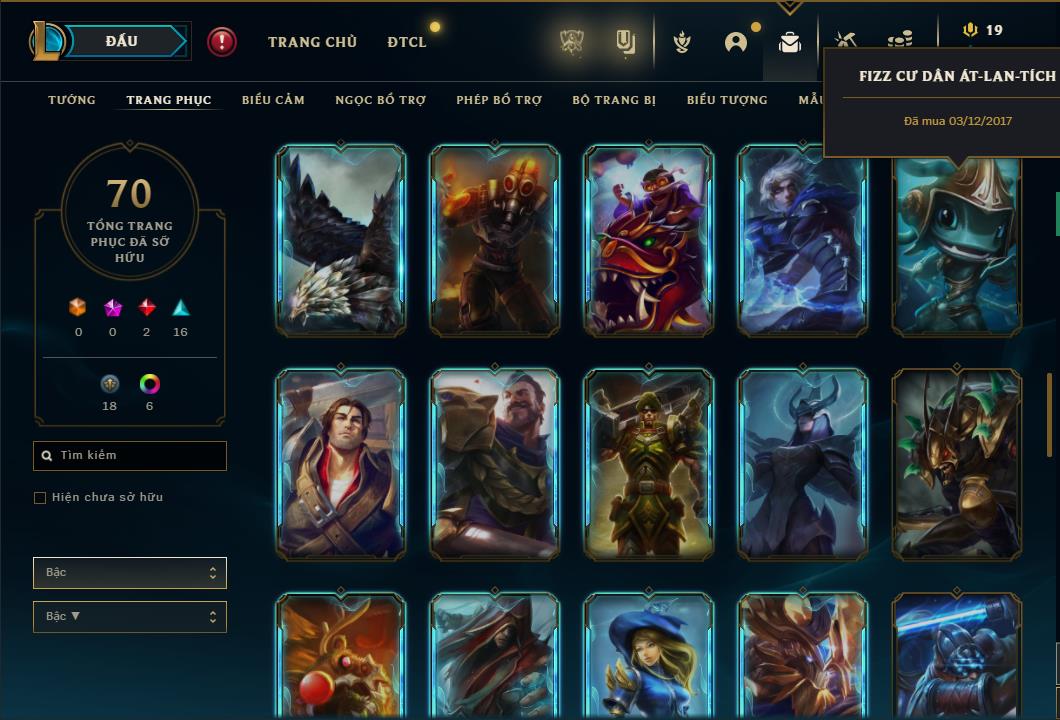Switch to the BIỂU TƯỢNG tab

(727, 100)
